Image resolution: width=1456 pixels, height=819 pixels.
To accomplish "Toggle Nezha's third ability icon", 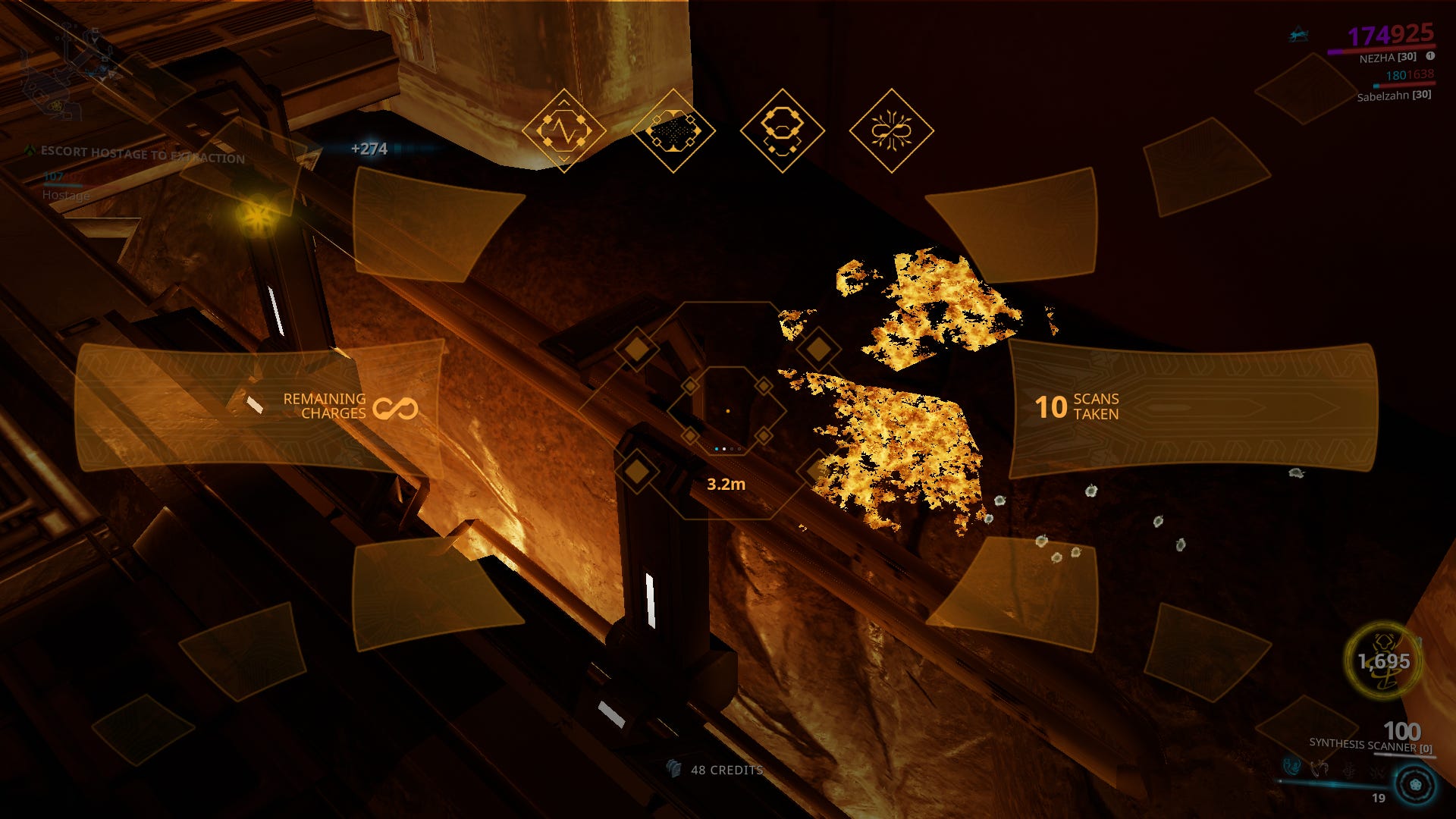I will [1349, 769].
